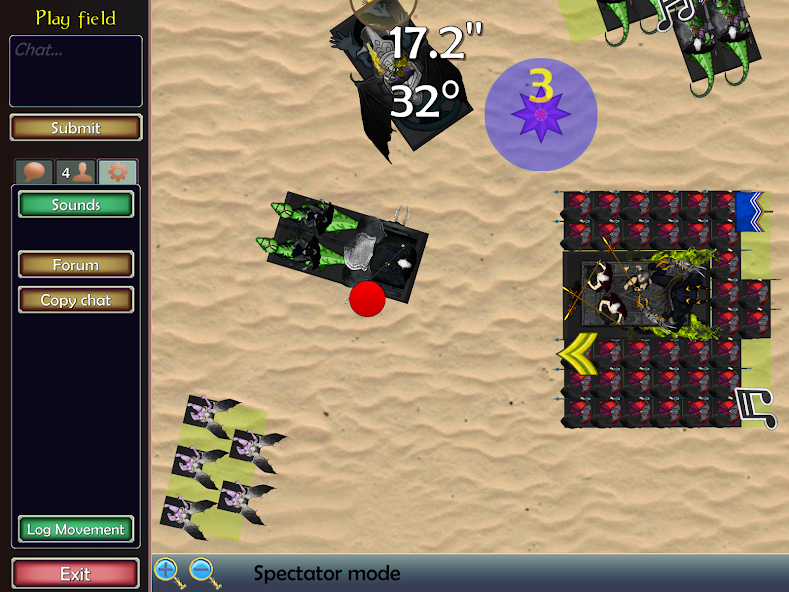The image size is (789, 592).
Task: Select the gear settings tab
Action: (x=117, y=172)
